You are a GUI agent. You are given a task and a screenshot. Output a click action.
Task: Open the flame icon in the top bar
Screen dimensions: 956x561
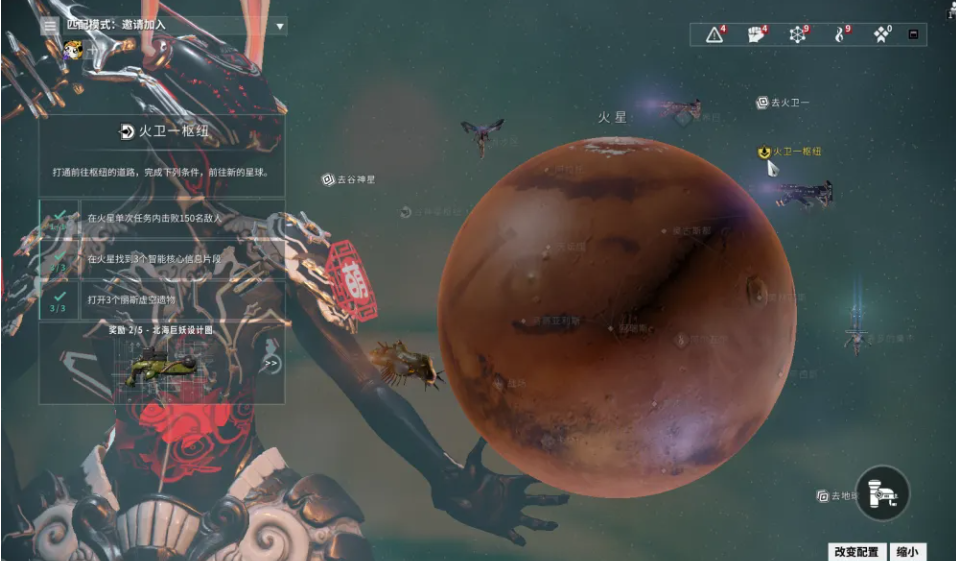pyautogui.click(x=840, y=35)
